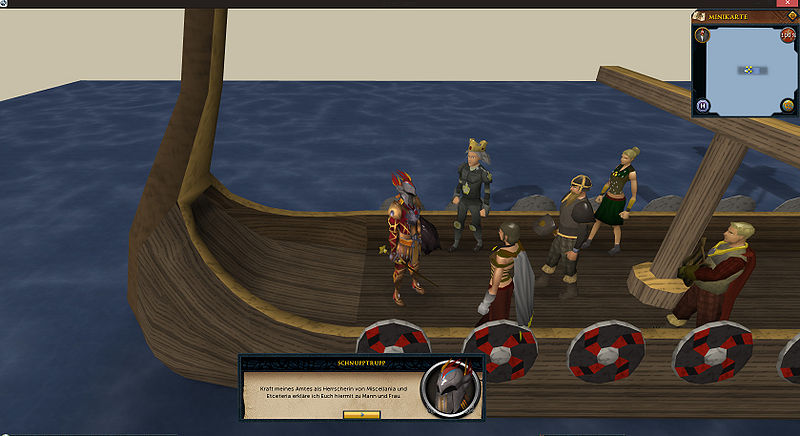Screen dimensions: 800x436
Task: Click the compass icon on the minimap
Action: 704,35
